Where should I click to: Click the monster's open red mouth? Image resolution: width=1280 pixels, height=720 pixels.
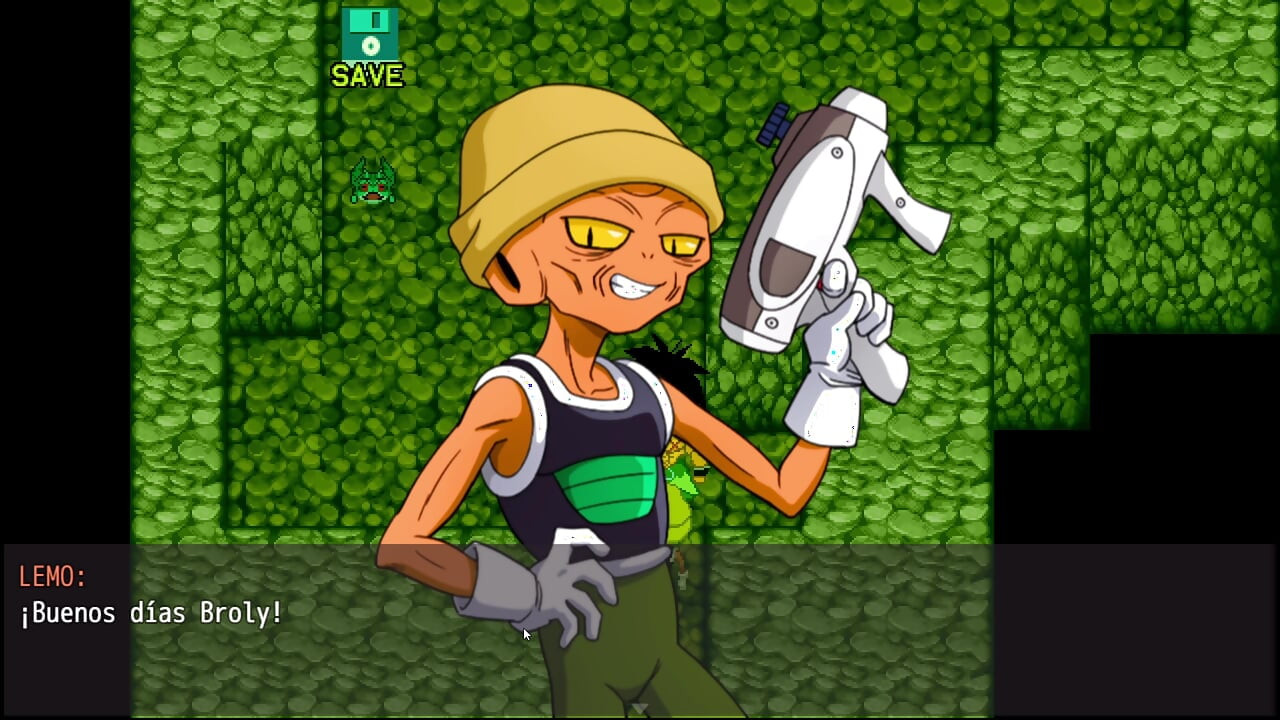[372, 196]
